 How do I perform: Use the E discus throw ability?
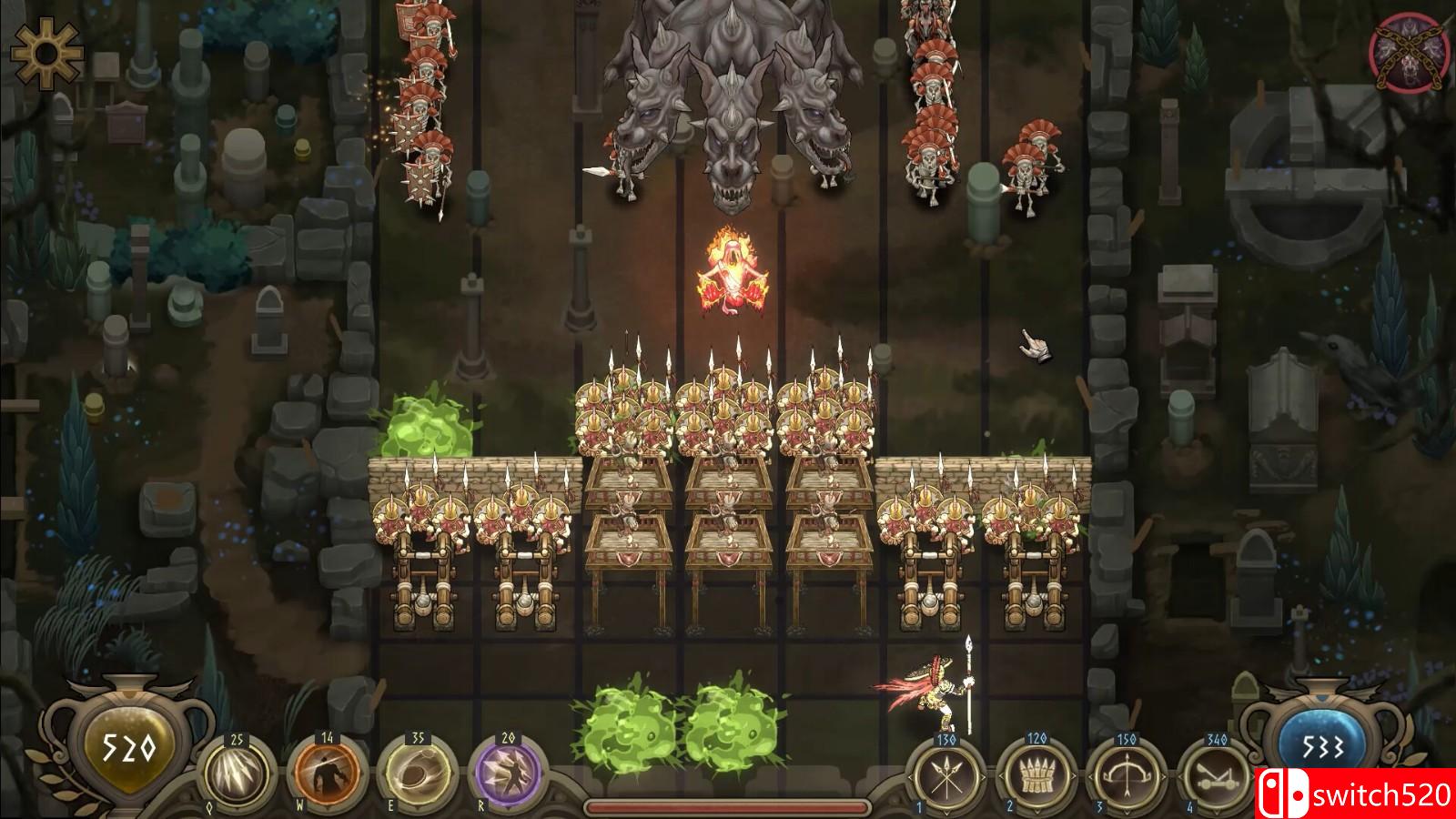[x=414, y=772]
